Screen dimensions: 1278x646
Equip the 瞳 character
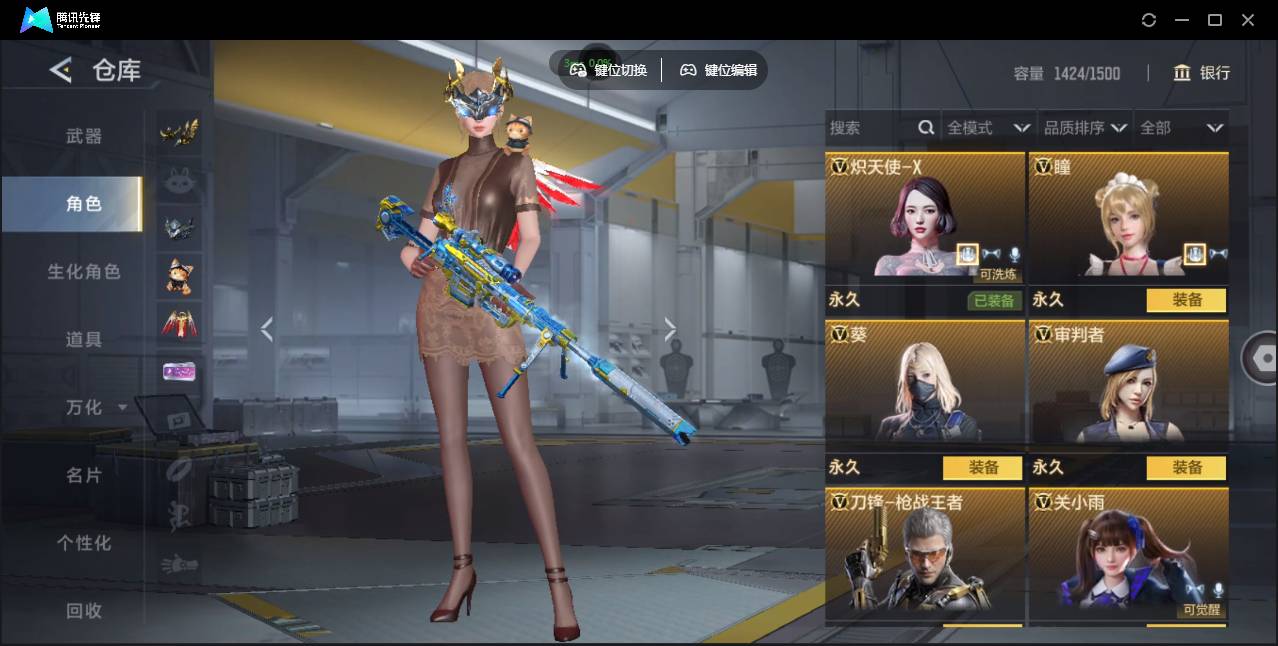[1186, 300]
